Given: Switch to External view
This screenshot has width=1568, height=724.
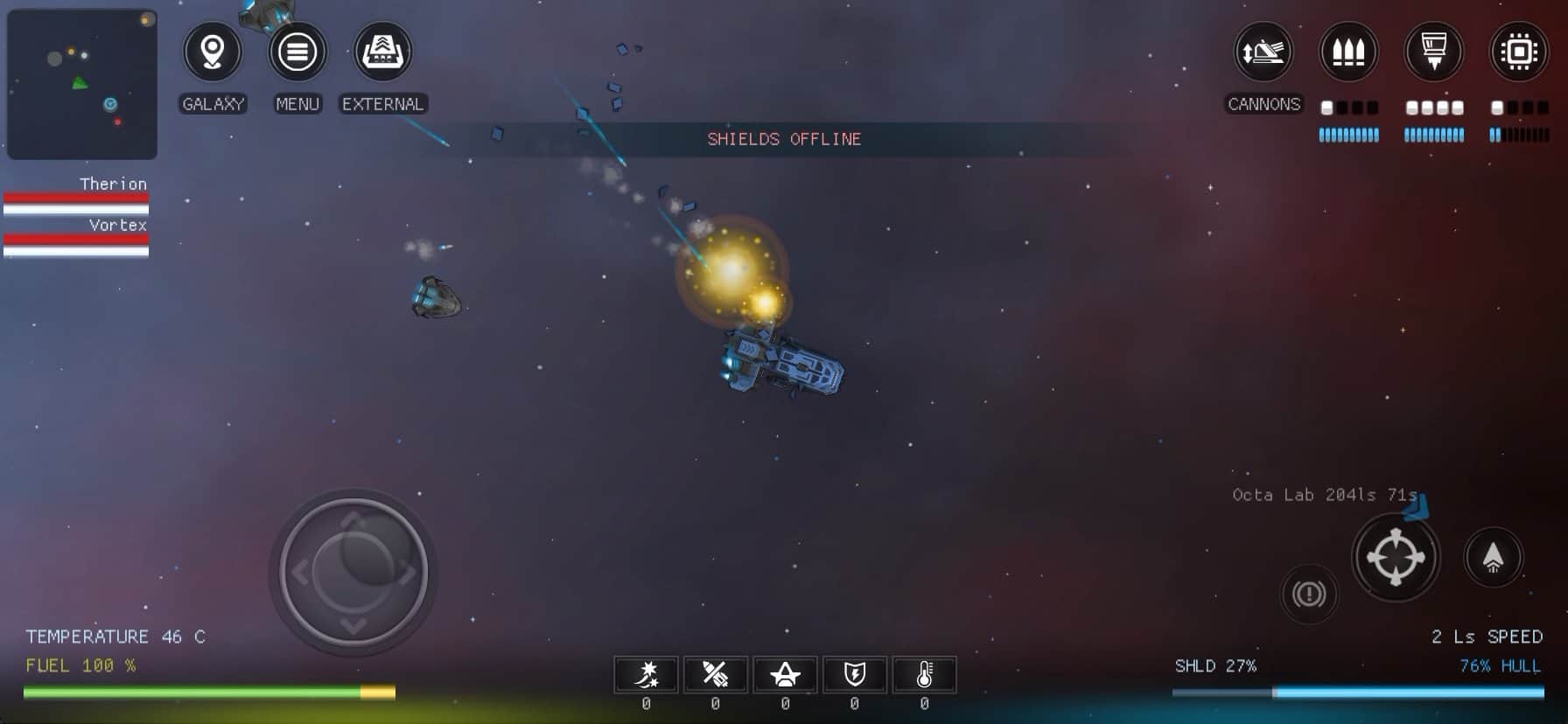Looking at the screenshot, I should click(x=382, y=52).
